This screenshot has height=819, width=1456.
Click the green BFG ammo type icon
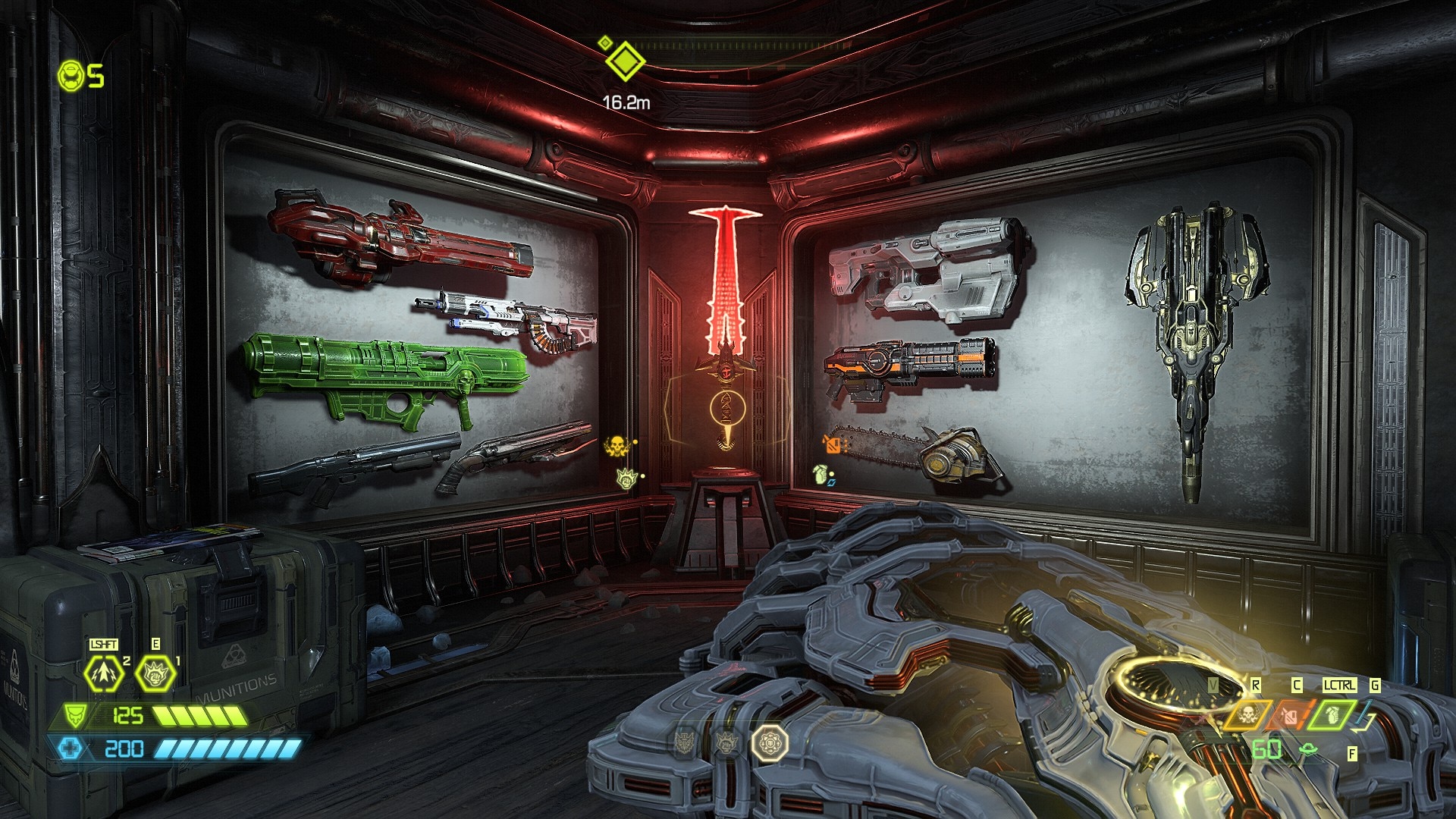(x=1307, y=750)
